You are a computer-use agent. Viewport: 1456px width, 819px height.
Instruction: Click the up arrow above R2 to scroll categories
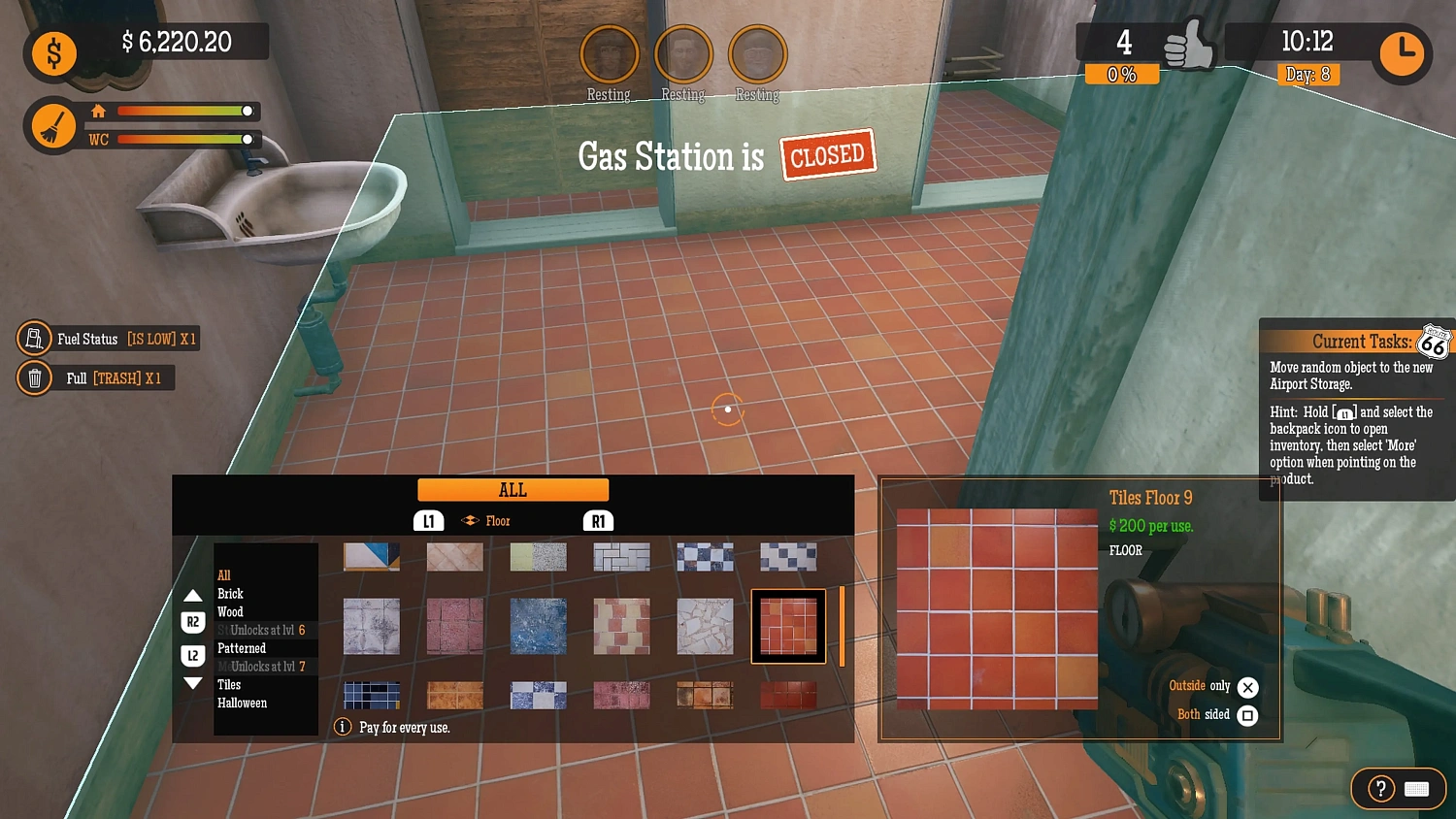193,595
